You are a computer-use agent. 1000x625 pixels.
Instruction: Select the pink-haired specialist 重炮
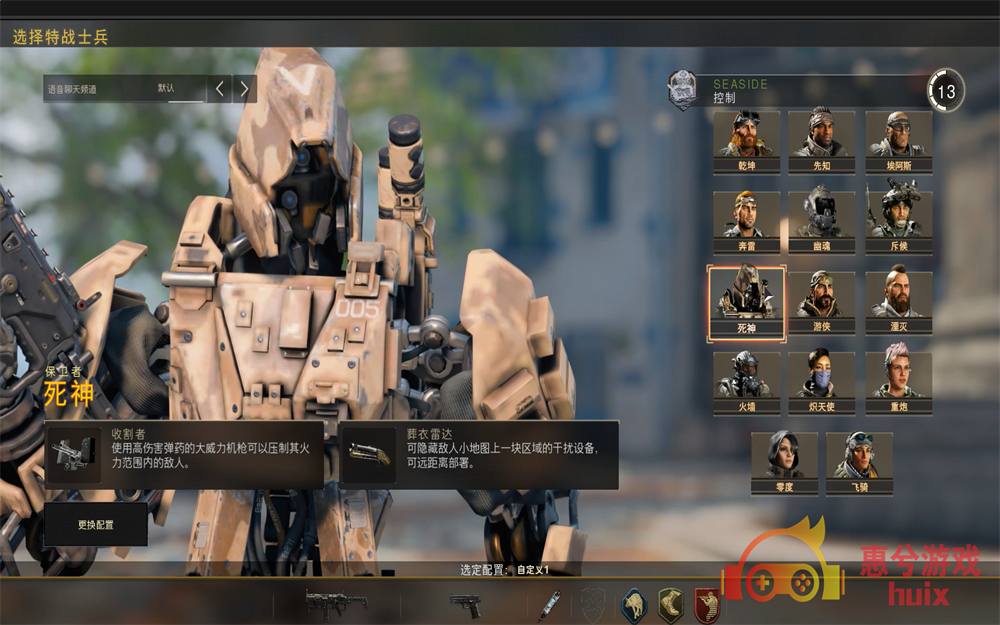pos(898,383)
